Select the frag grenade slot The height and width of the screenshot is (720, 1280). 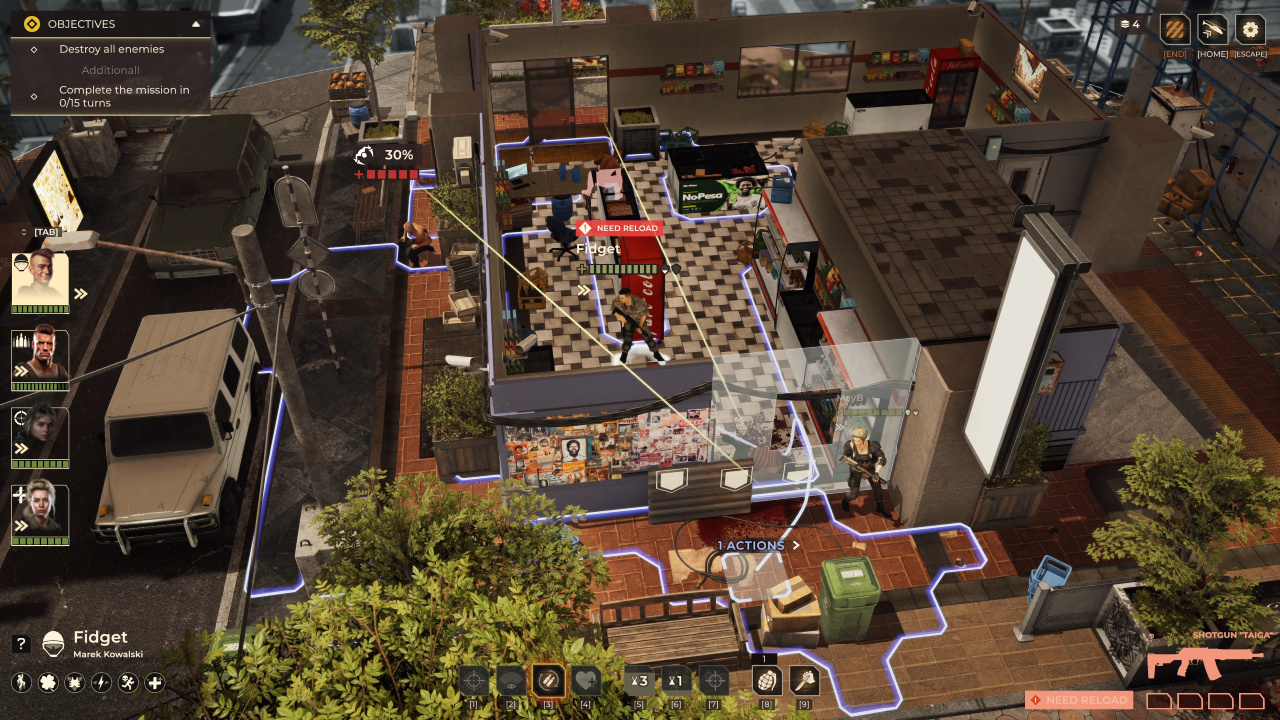point(767,681)
